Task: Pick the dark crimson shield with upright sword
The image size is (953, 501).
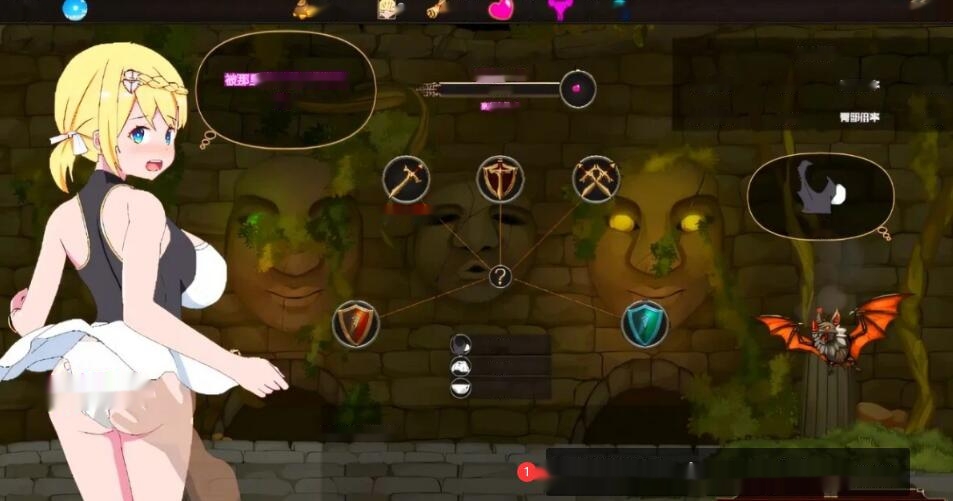Action: [x=500, y=179]
